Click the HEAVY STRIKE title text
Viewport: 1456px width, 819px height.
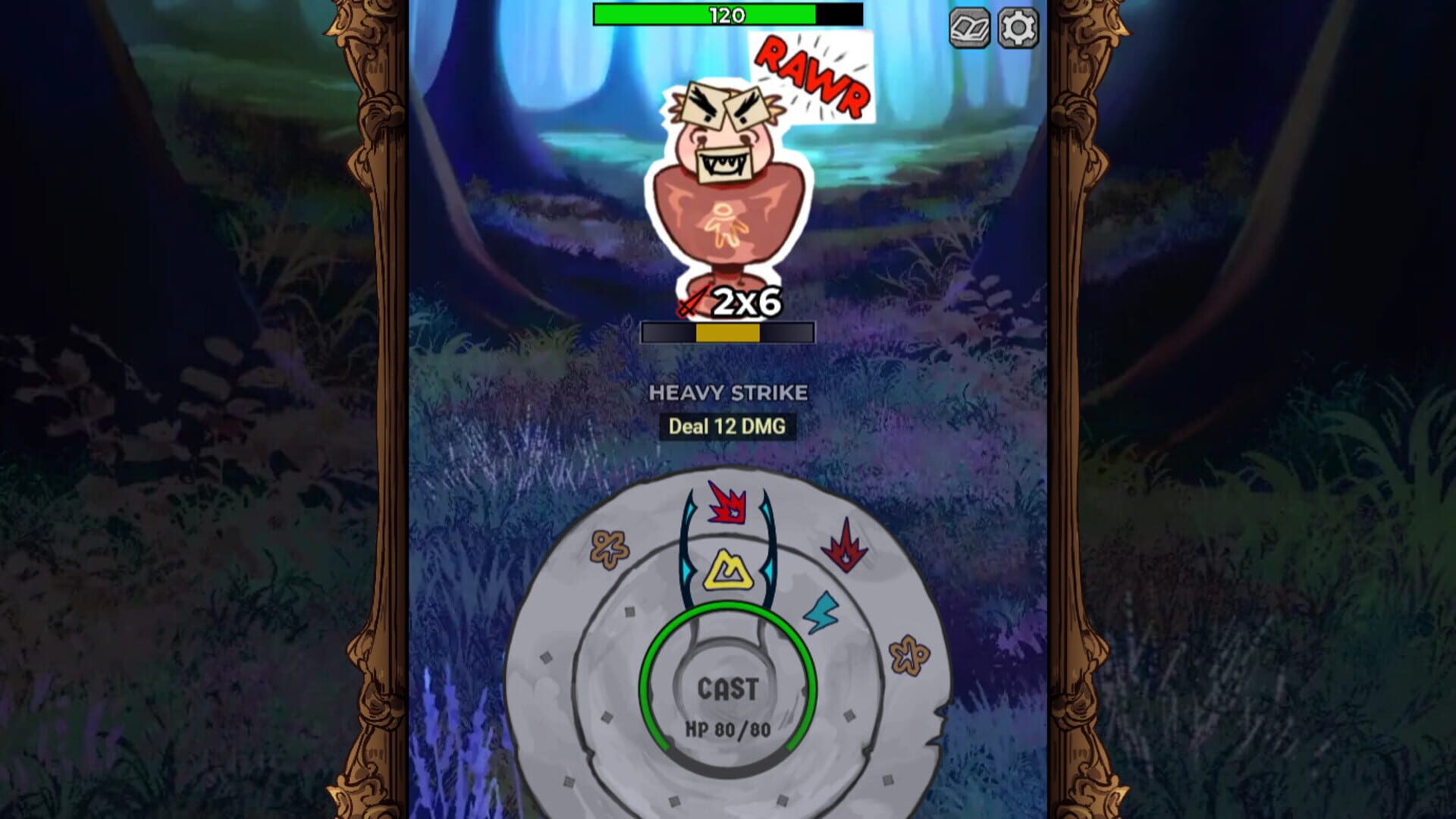point(727,394)
